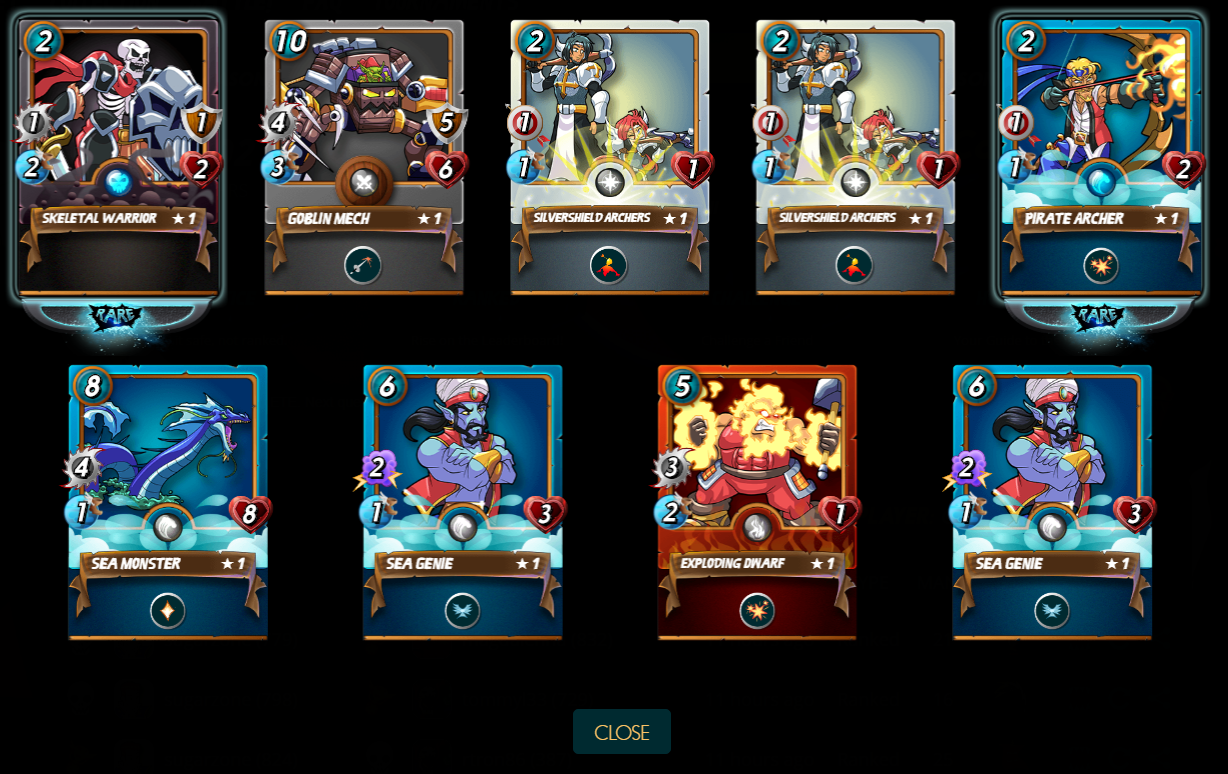Close the card pack reveal screen

pyautogui.click(x=621, y=732)
